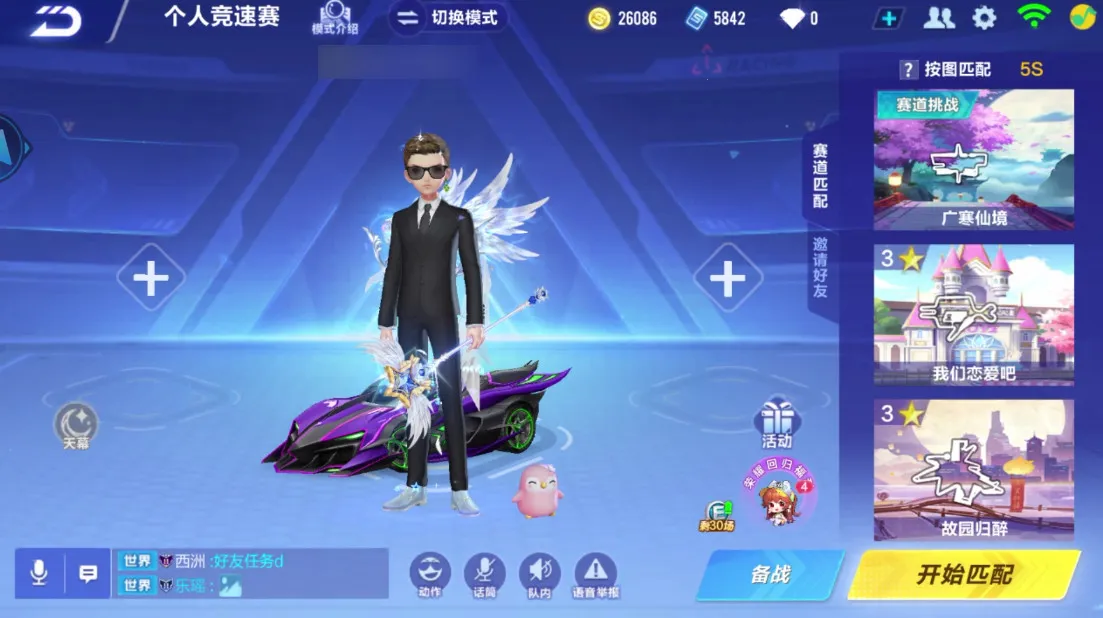Click the 语音举报 voice report button

(x=595, y=573)
